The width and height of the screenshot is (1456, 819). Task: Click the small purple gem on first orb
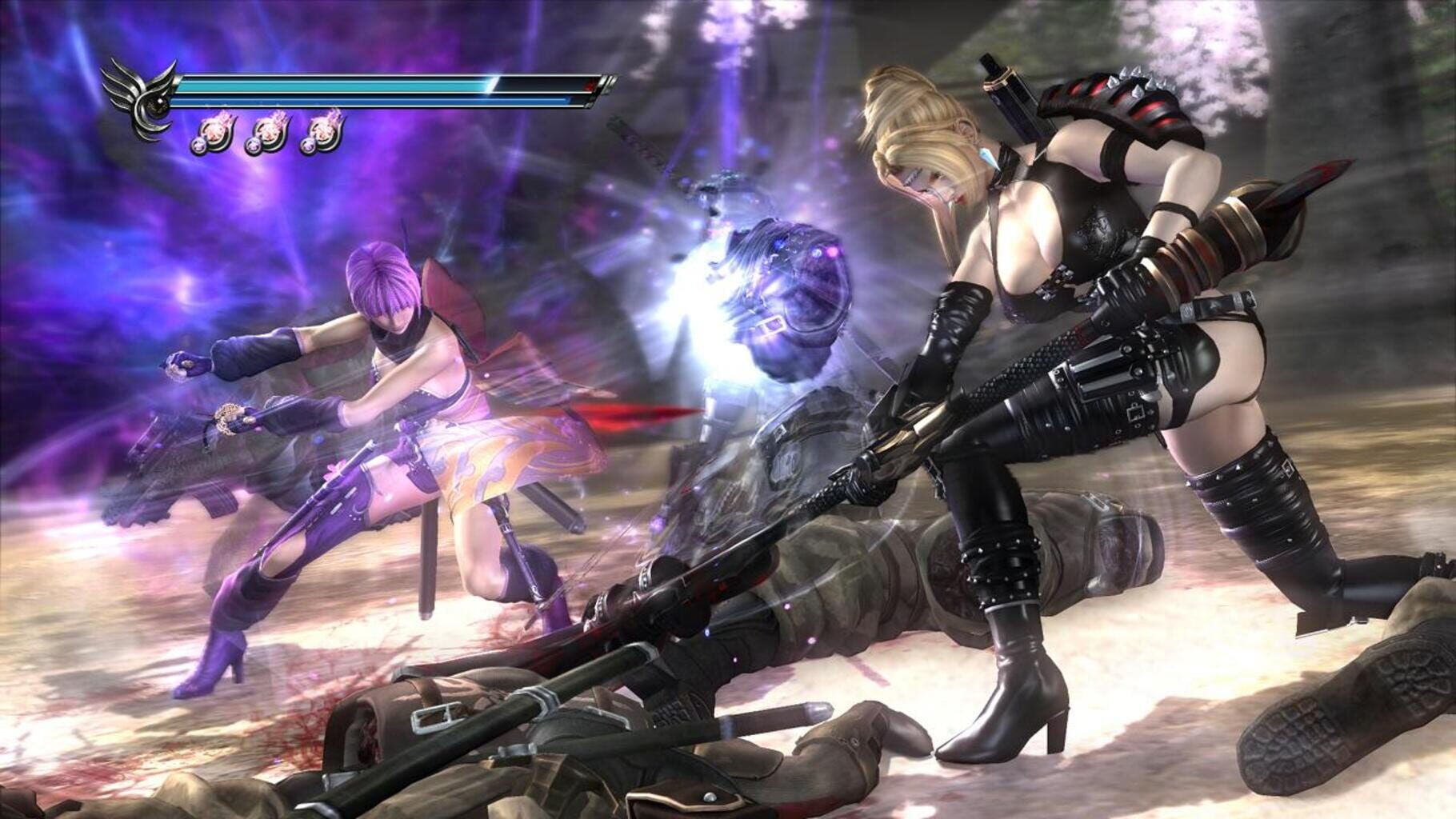[x=199, y=146]
